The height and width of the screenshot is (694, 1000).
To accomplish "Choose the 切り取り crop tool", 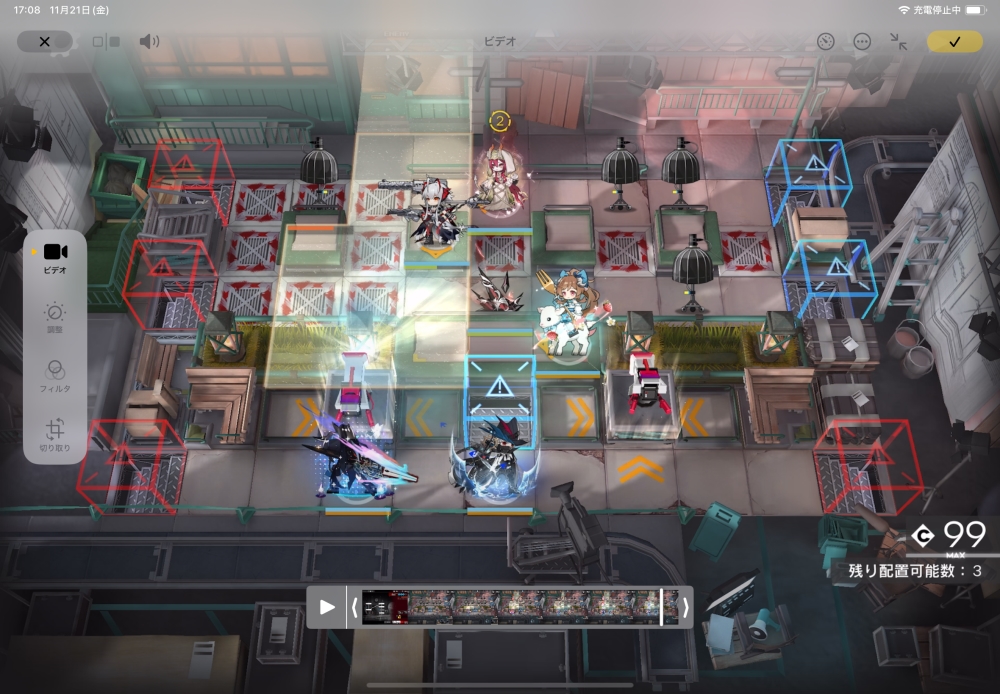I will (55, 435).
